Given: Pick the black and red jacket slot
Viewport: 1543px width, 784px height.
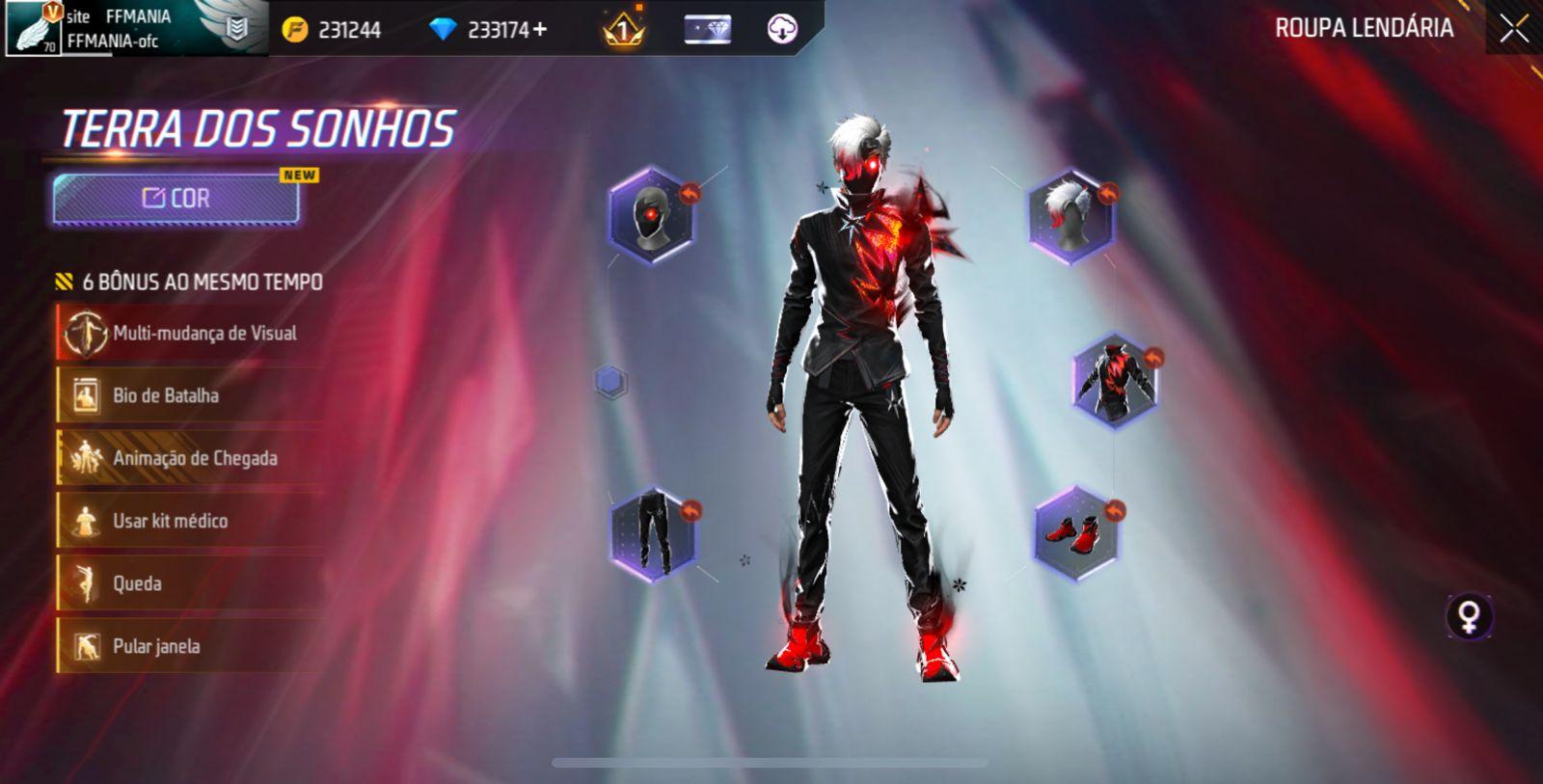Looking at the screenshot, I should pos(1115,380).
